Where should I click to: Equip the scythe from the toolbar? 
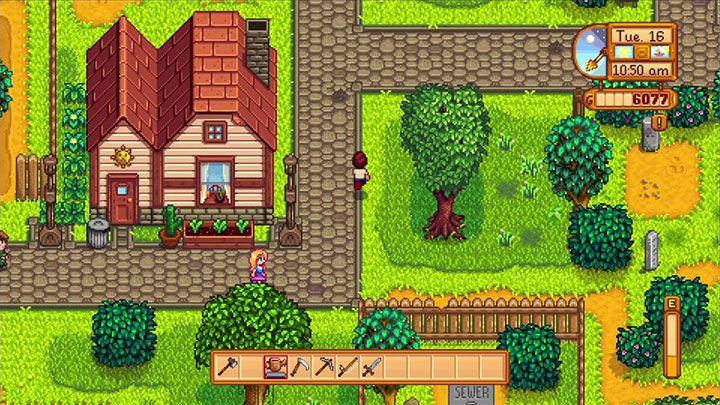[299, 367]
